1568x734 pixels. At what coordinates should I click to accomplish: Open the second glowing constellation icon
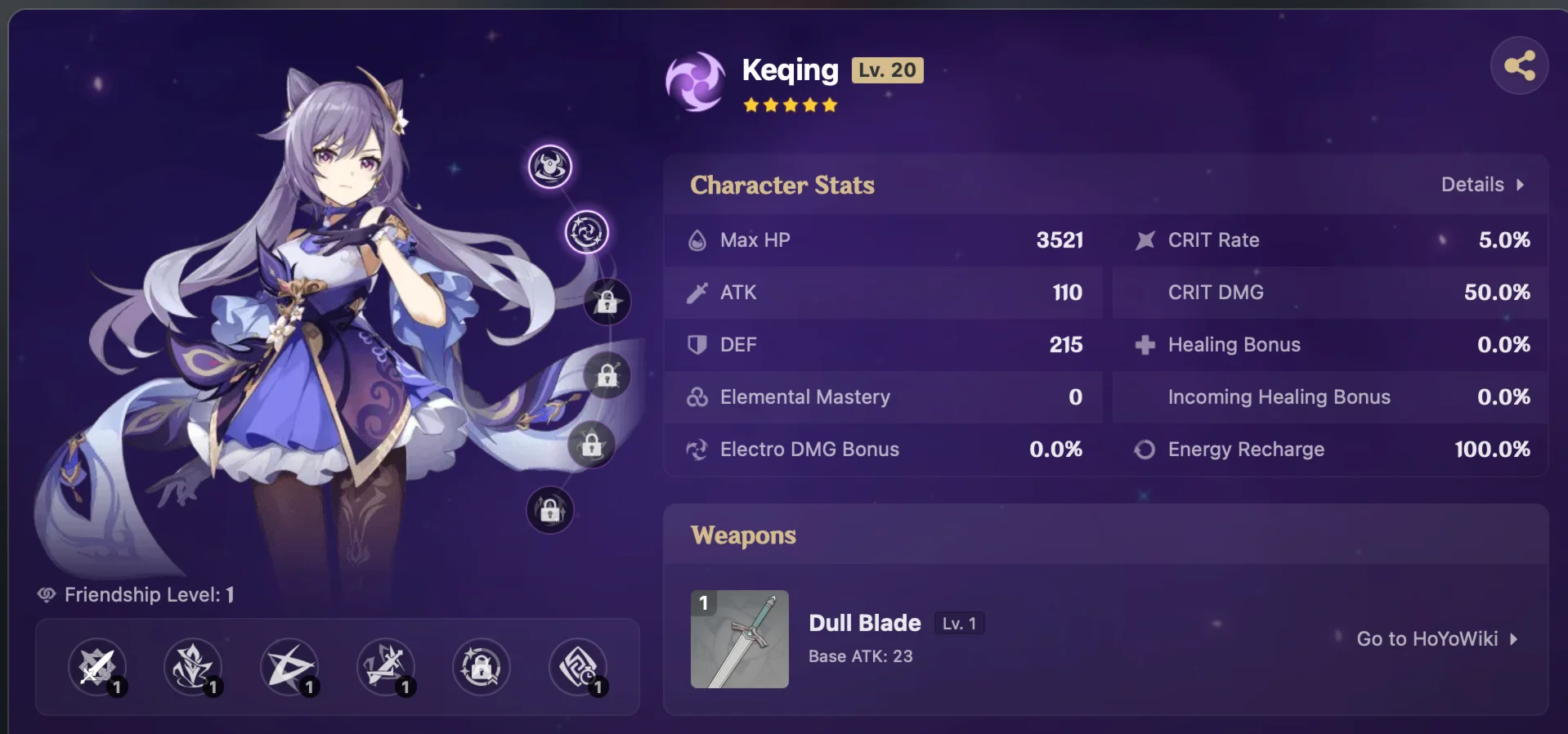586,231
